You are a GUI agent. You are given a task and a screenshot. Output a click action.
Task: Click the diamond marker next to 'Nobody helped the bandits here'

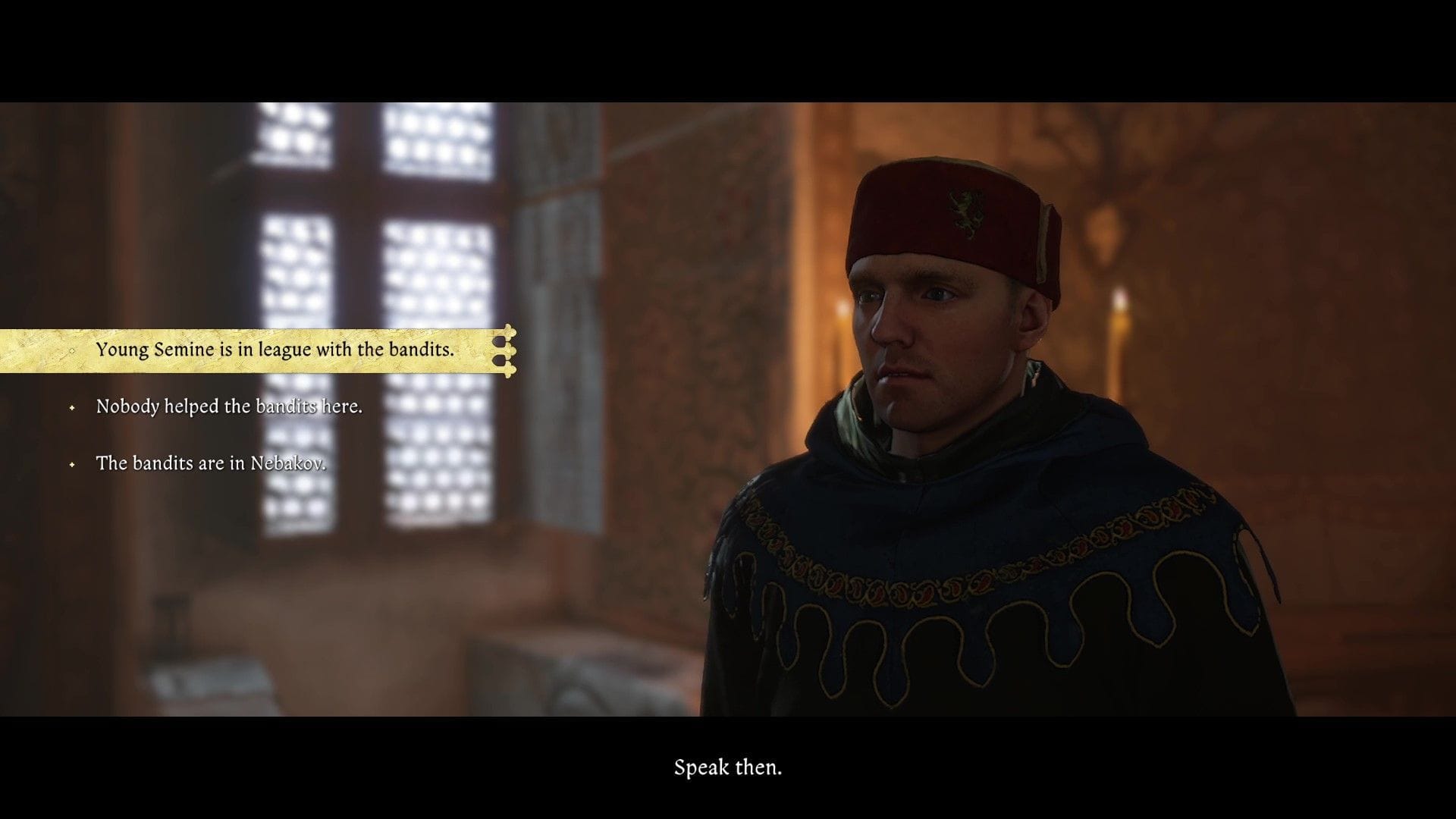[x=73, y=406]
